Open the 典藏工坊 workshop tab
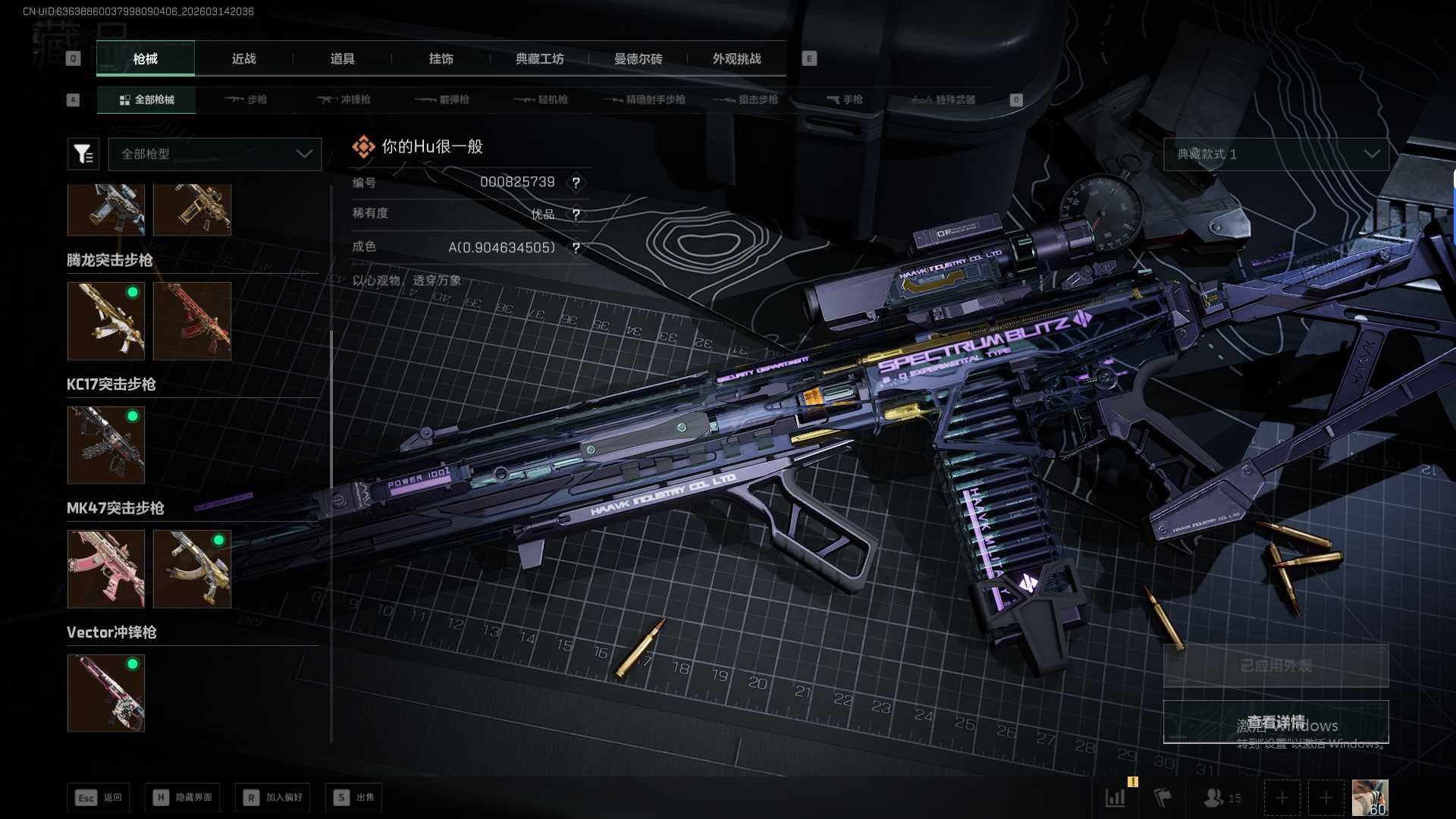1456x819 pixels. (x=539, y=58)
